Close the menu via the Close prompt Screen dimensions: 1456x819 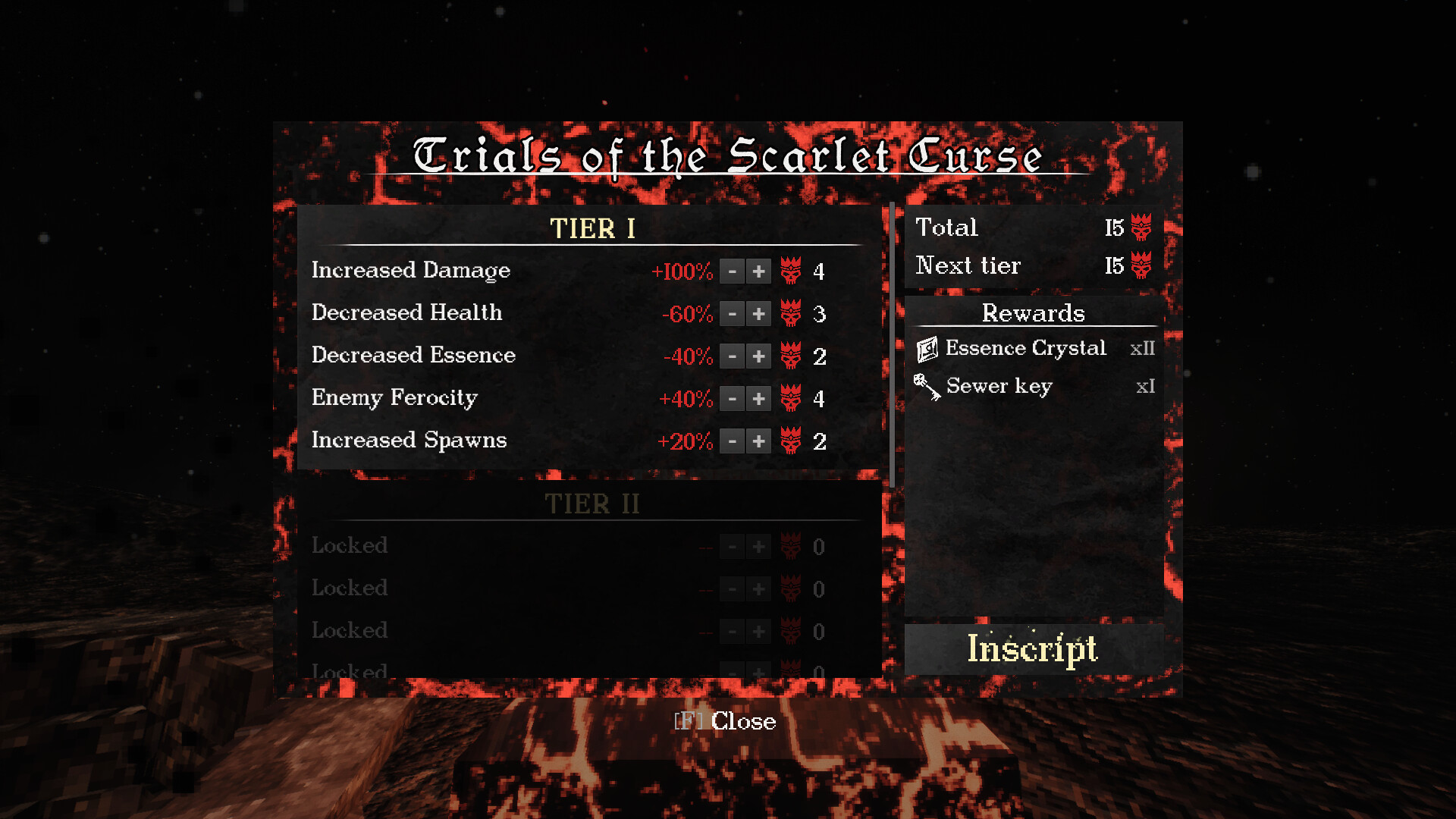[724, 721]
